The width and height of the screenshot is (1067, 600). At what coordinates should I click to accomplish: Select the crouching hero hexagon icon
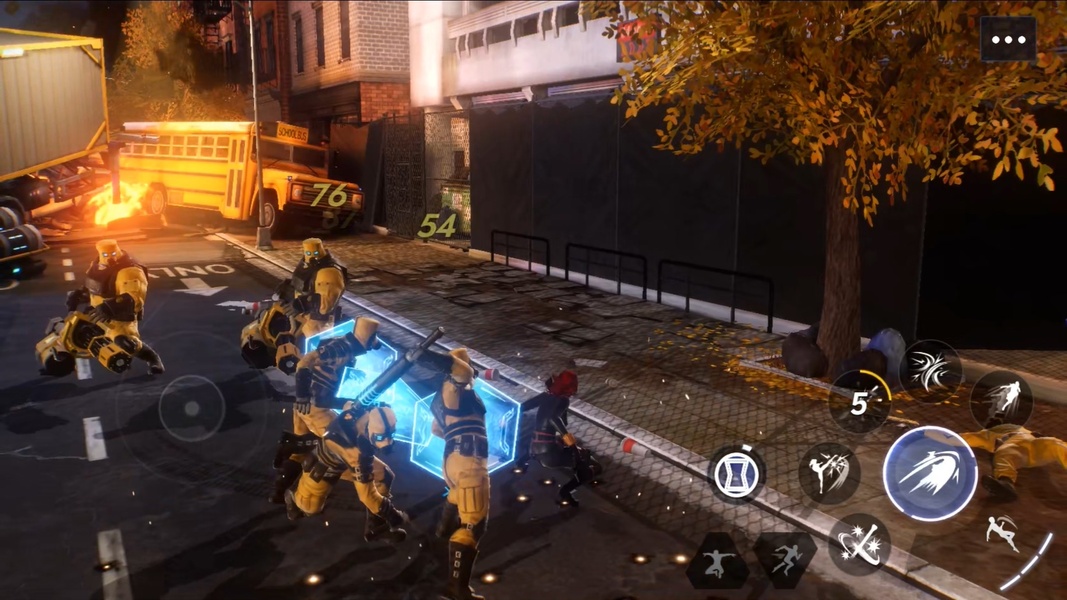[x=717, y=562]
